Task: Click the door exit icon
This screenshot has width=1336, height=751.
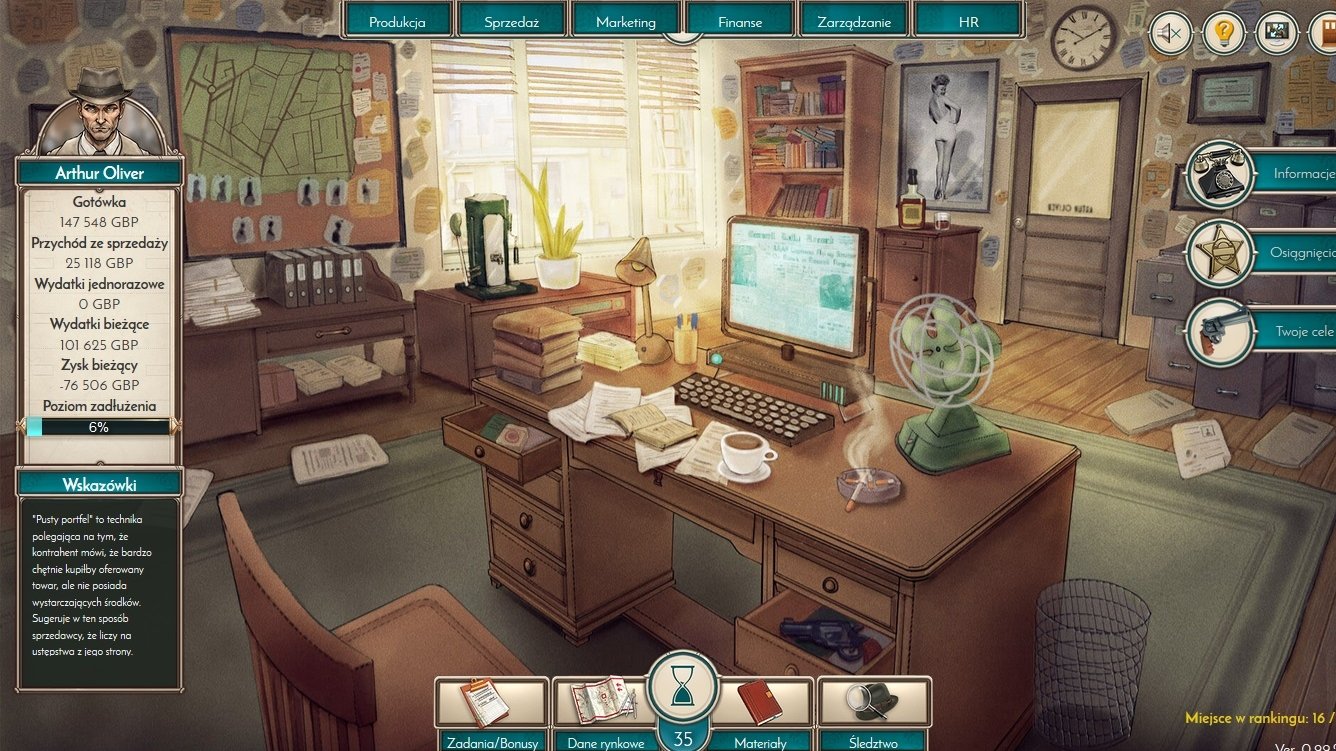Action: (1325, 33)
